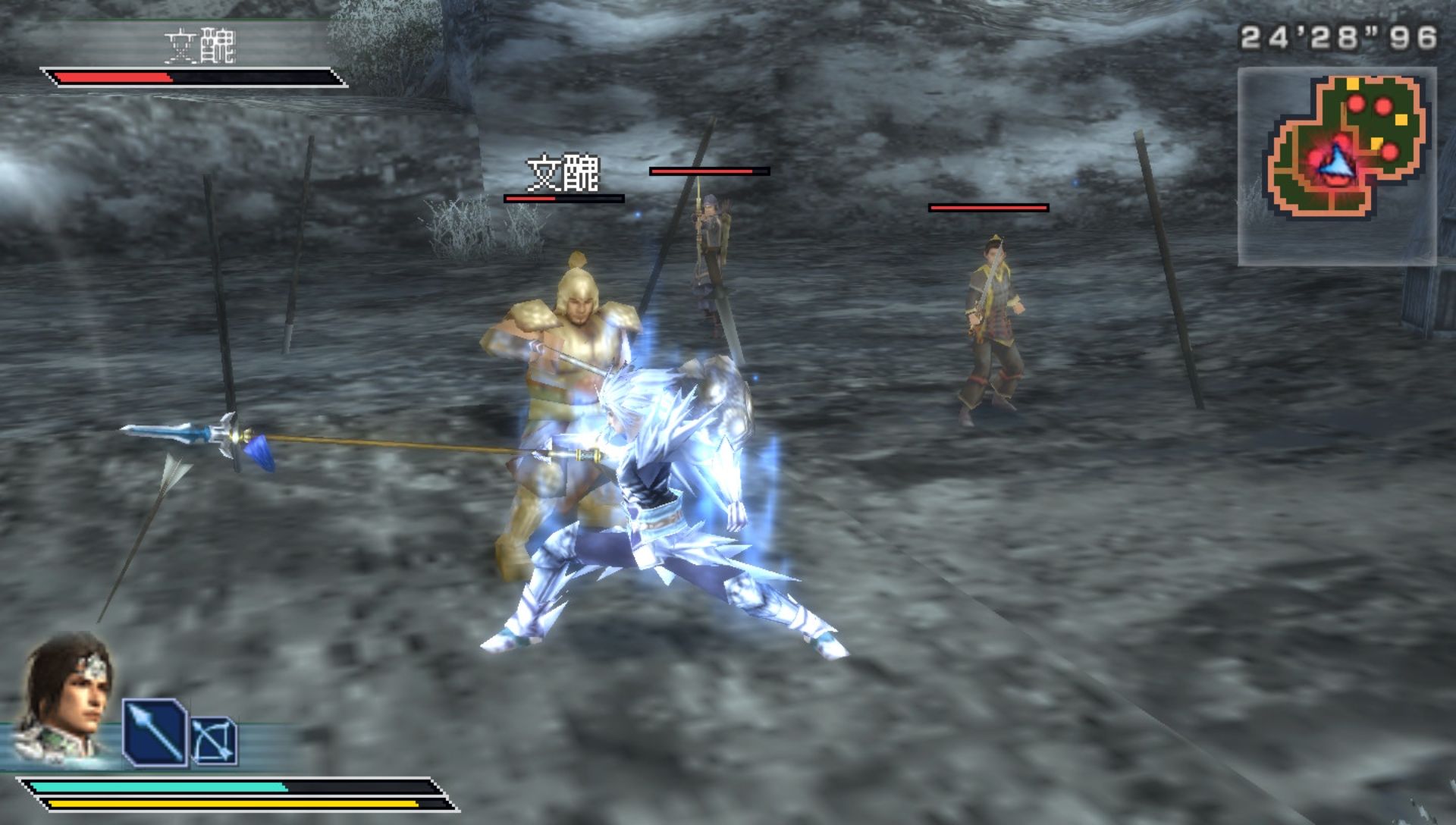Switch to the bow weapon icon
Image resolution: width=1456 pixels, height=825 pixels.
(x=213, y=740)
